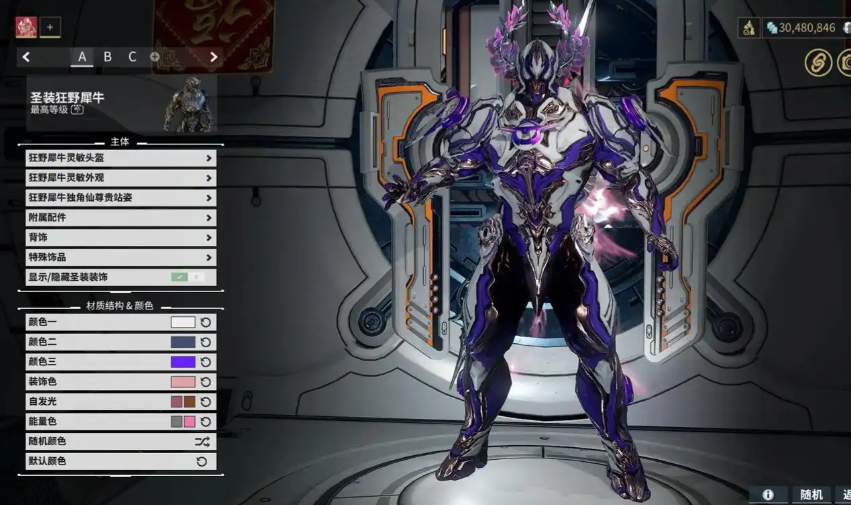Image resolution: width=851 pixels, height=505 pixels.
Task: Switch to appearance config C
Action: coord(132,57)
